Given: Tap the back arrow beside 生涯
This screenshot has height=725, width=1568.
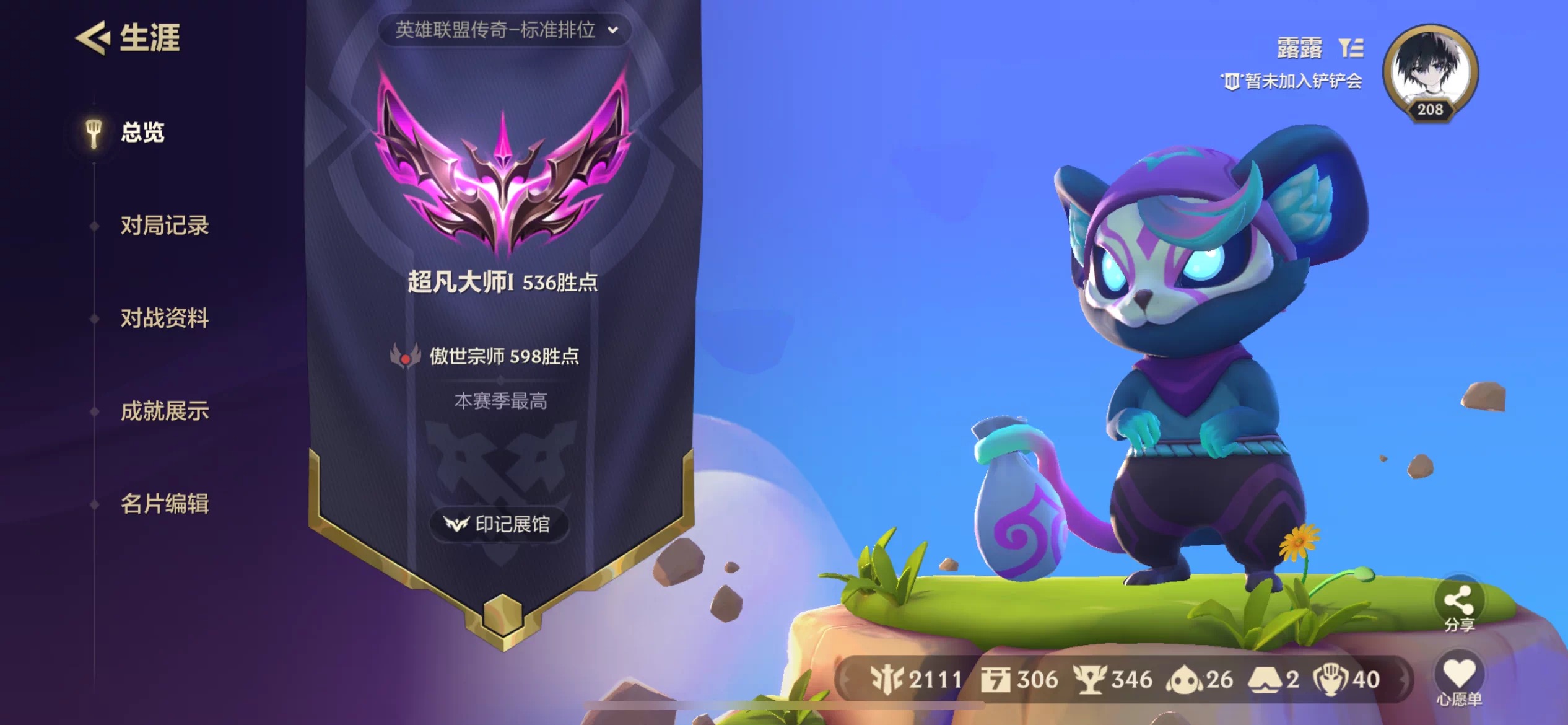Looking at the screenshot, I should [91, 39].
